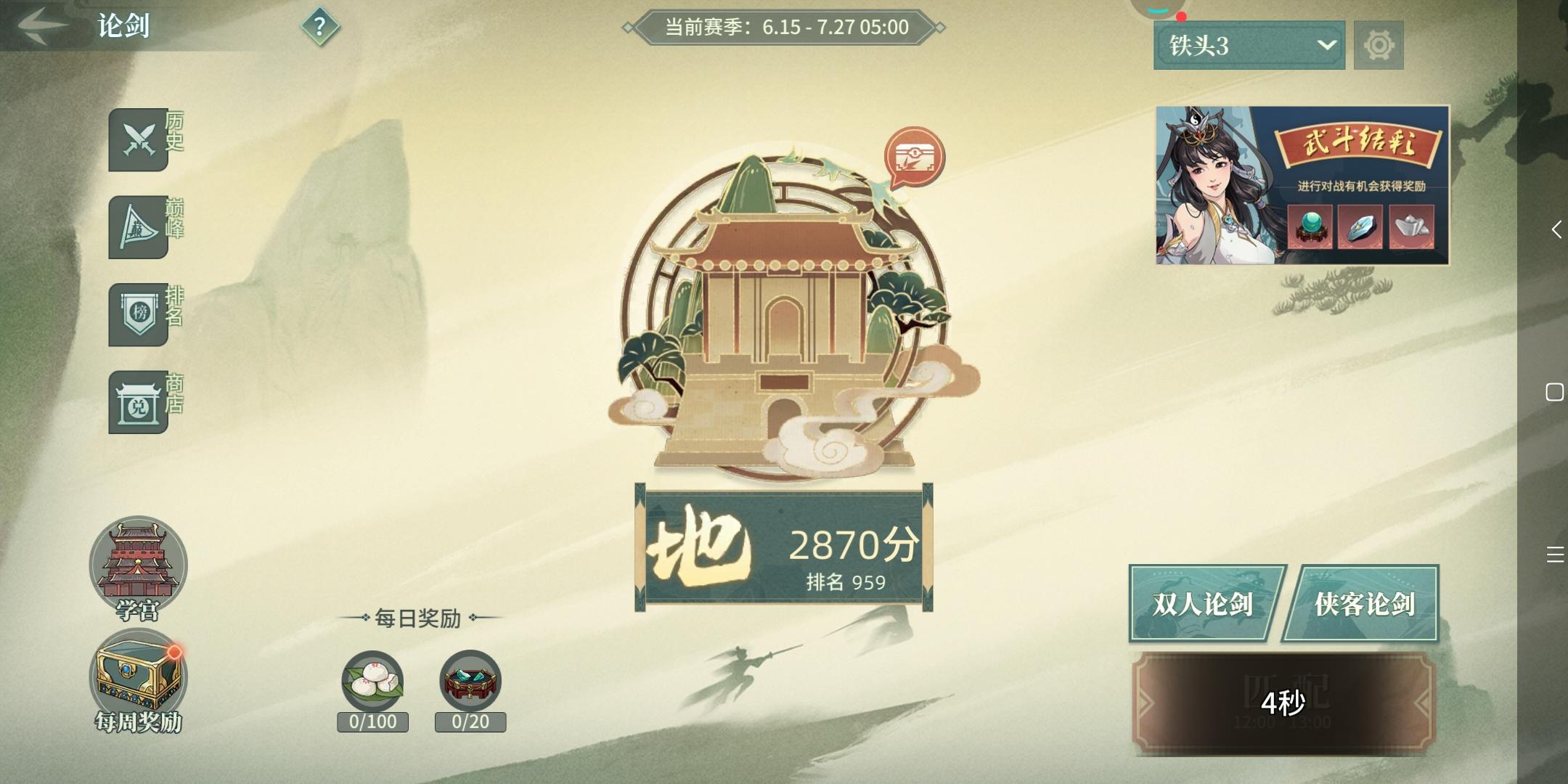The width and height of the screenshot is (1568, 784).
Task: Click the 0/100 buns progress bar
Action: (374, 722)
